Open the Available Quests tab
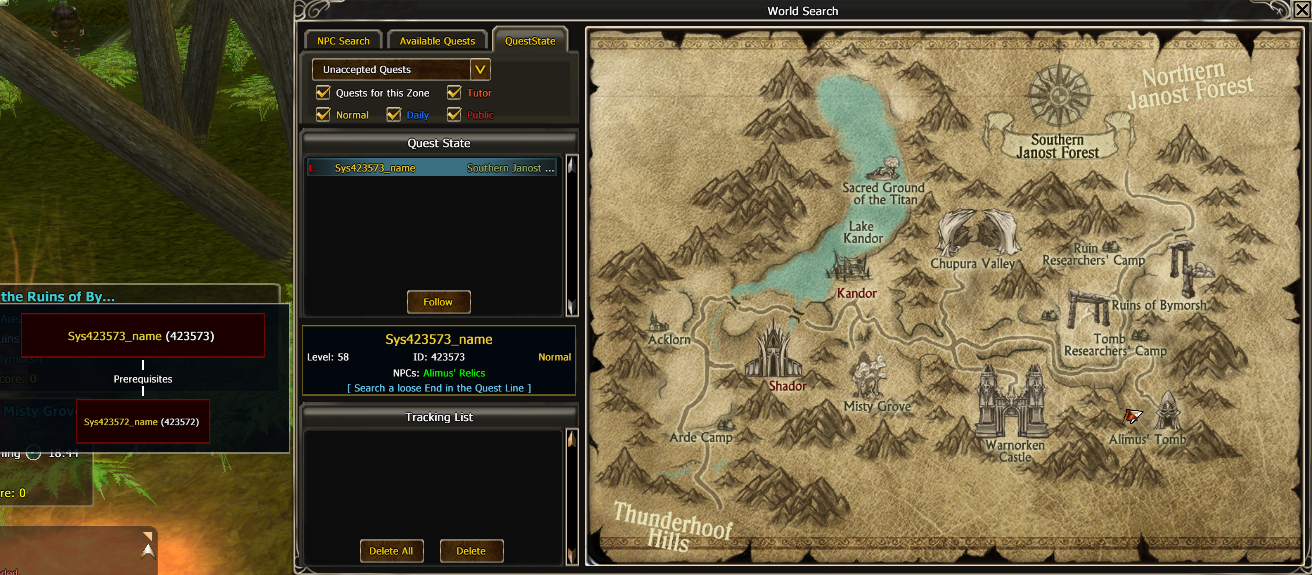 pyautogui.click(x=437, y=41)
